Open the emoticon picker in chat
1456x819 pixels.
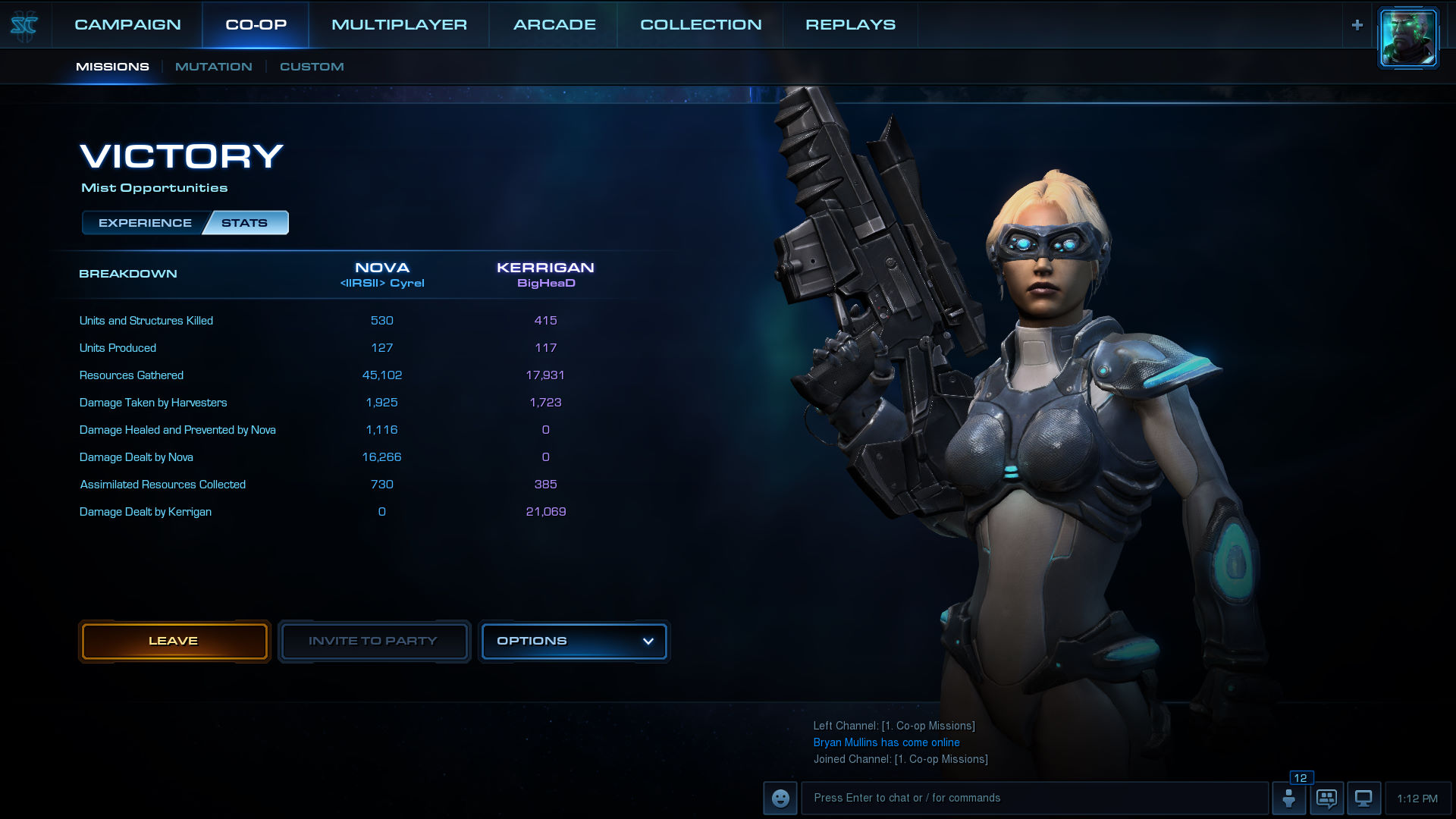(x=780, y=798)
